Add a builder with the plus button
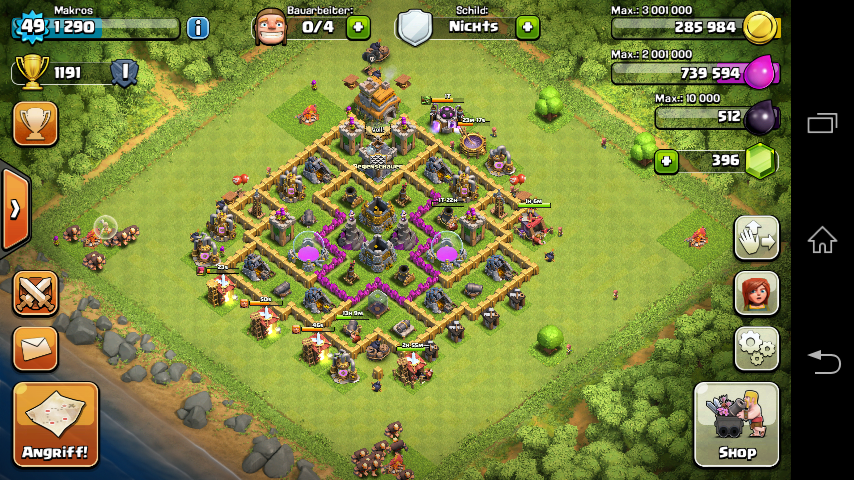Screen dimensions: 854x480 (358, 27)
